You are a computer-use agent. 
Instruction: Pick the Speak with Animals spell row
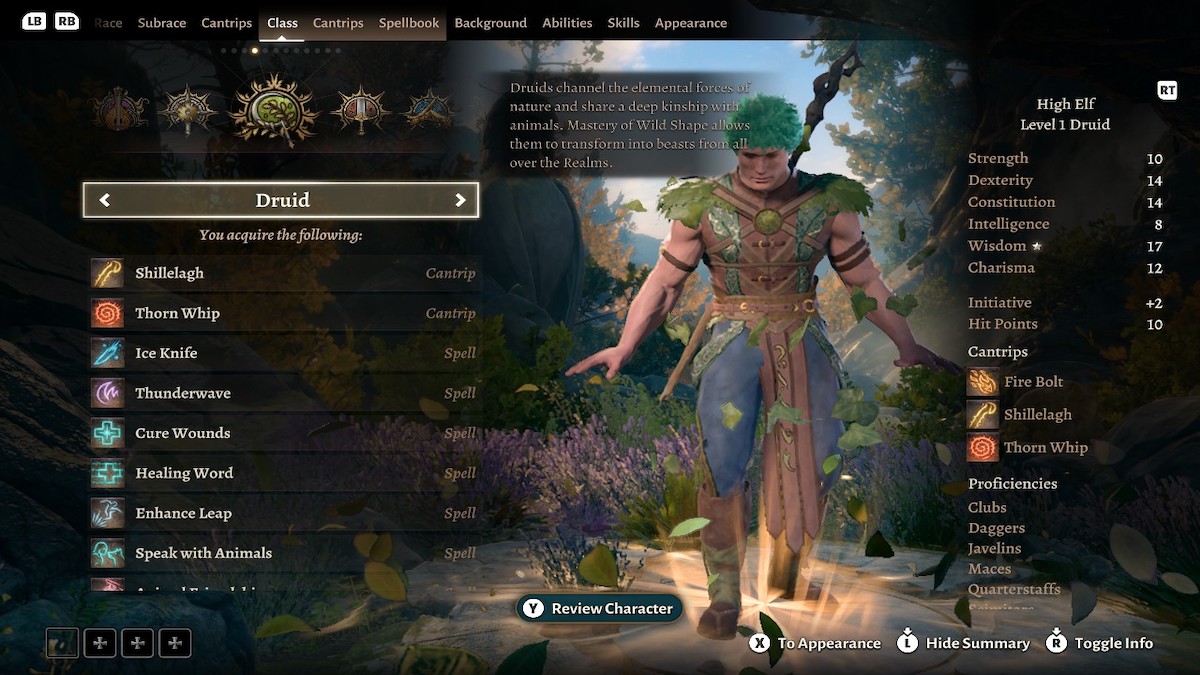coord(283,553)
